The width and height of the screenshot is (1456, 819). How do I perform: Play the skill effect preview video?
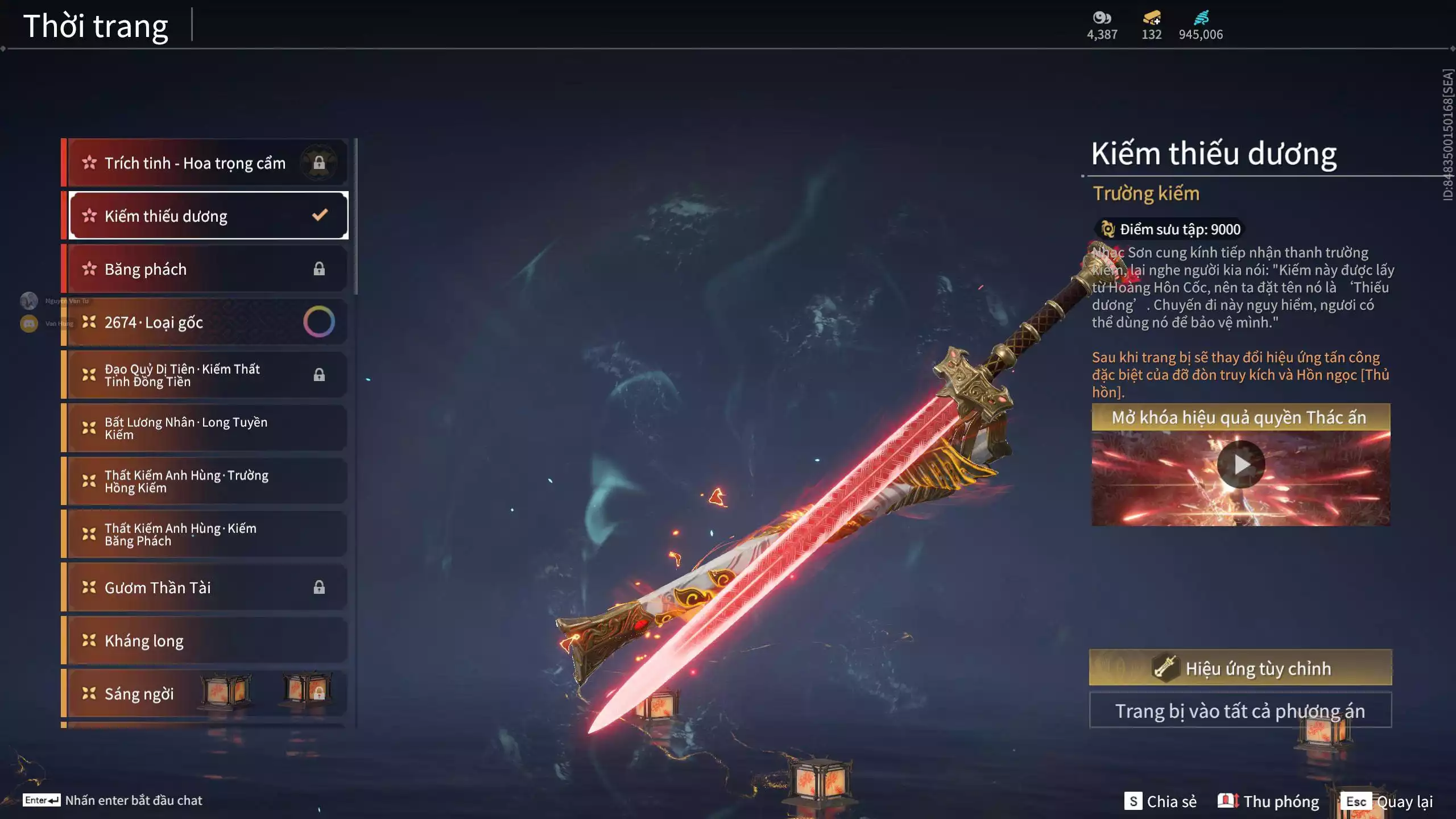tap(1240, 465)
